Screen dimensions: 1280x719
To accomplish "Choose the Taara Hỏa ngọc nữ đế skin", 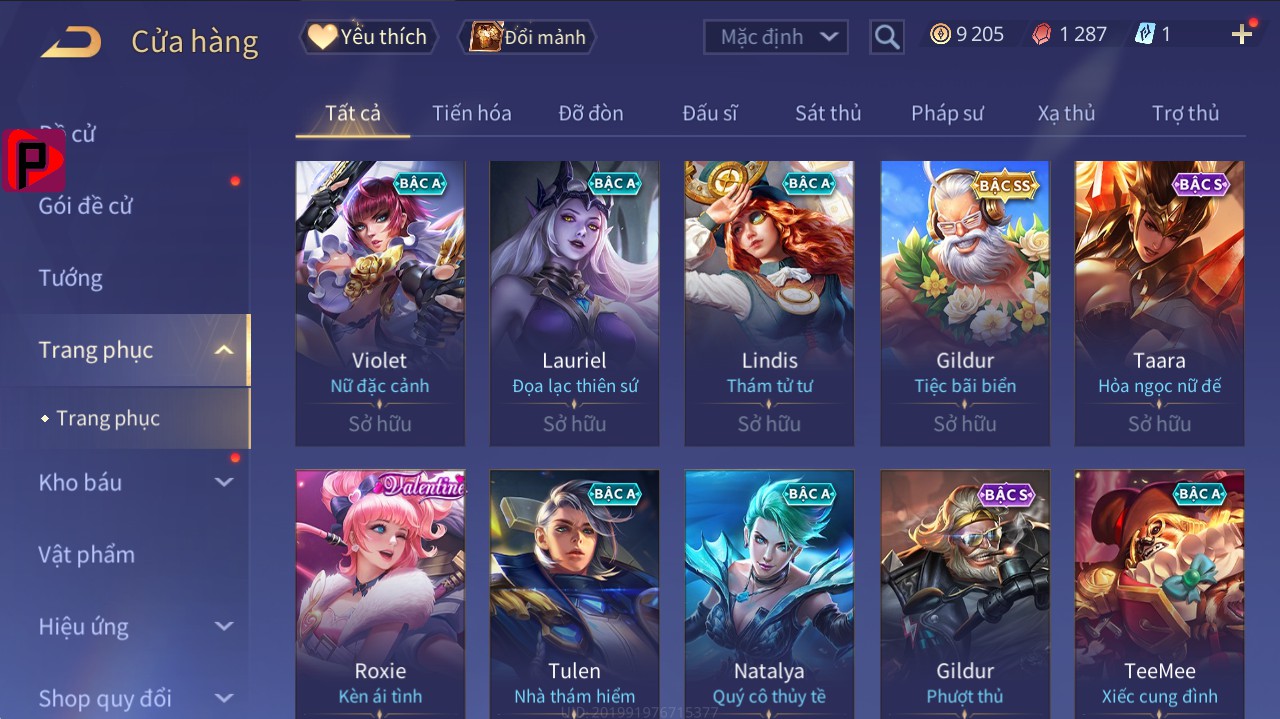I will tap(1159, 302).
